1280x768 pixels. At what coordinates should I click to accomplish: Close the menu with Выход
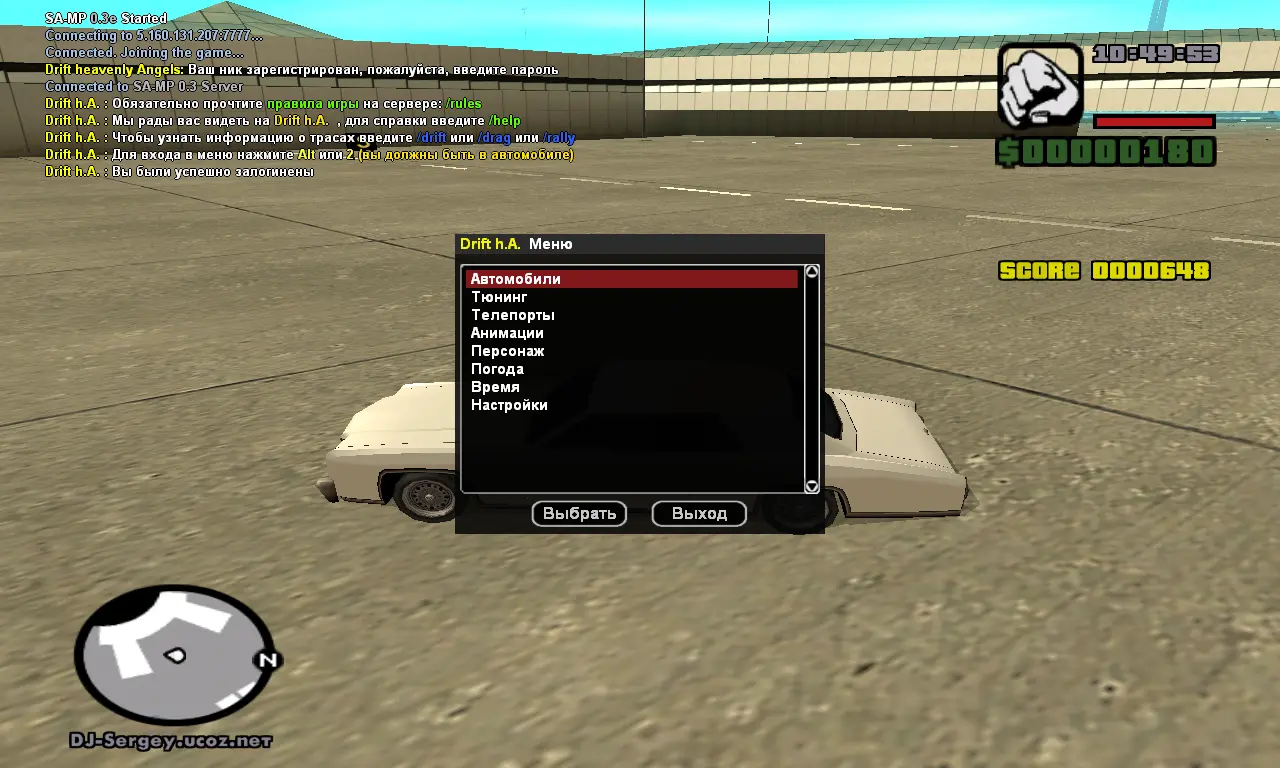(699, 514)
